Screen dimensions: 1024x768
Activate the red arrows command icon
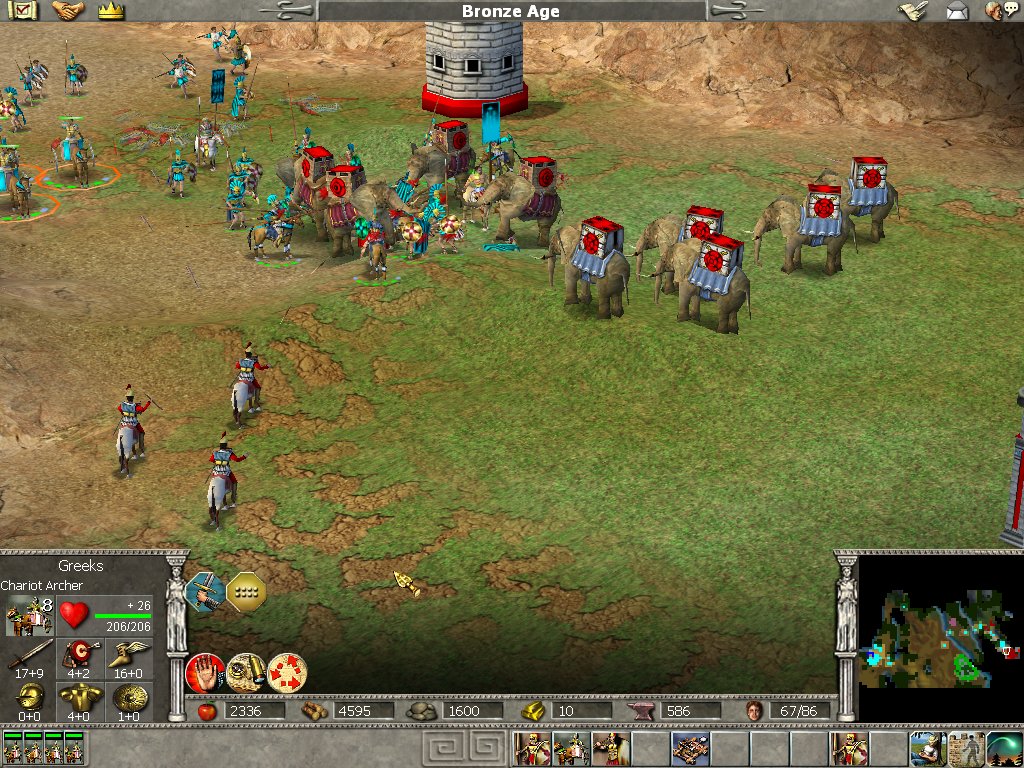coord(287,671)
